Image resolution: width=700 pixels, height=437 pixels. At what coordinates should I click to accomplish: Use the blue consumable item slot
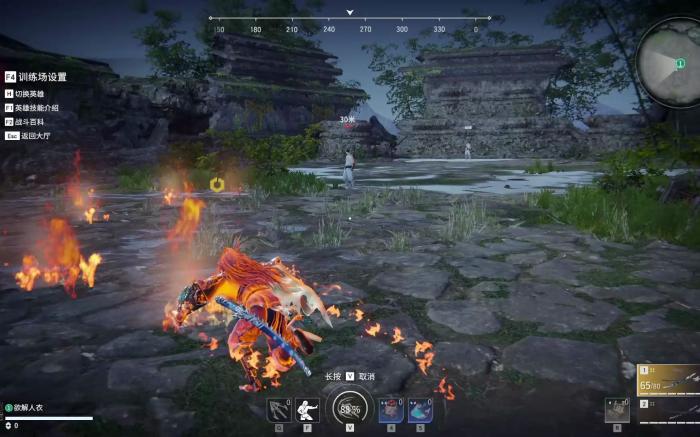click(419, 410)
